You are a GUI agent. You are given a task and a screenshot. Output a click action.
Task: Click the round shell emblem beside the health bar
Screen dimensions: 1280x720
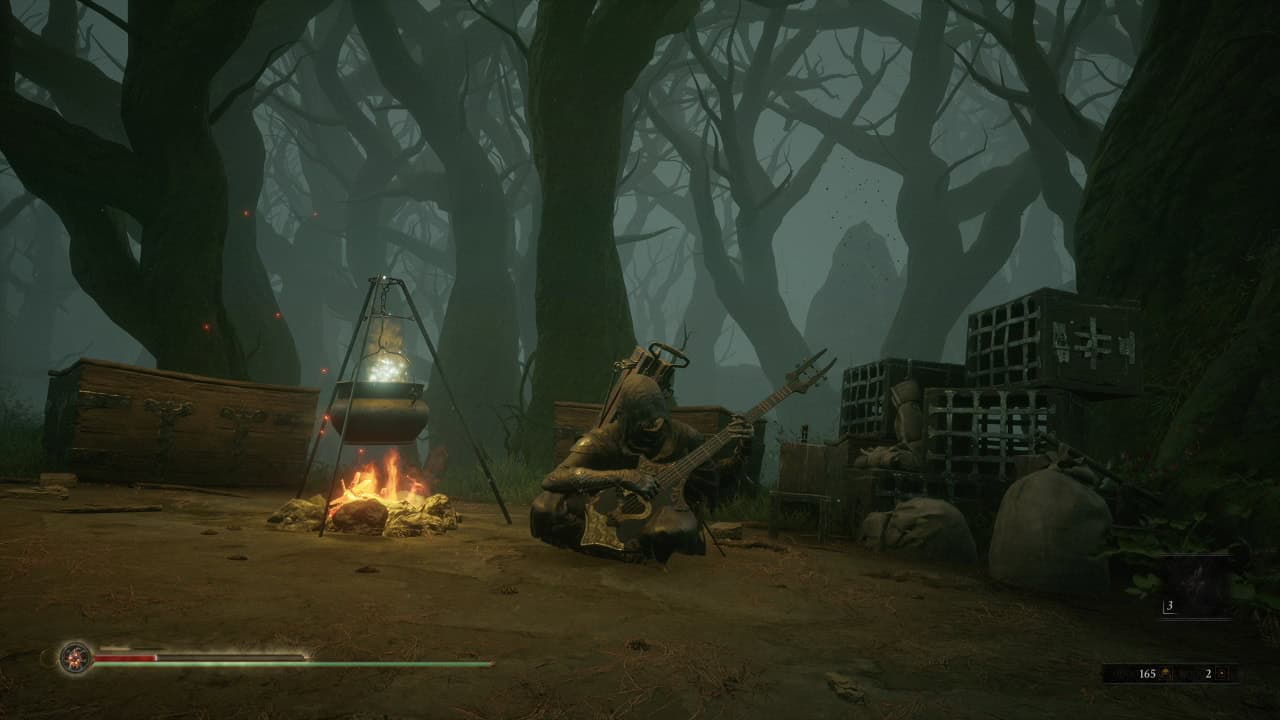click(x=75, y=657)
